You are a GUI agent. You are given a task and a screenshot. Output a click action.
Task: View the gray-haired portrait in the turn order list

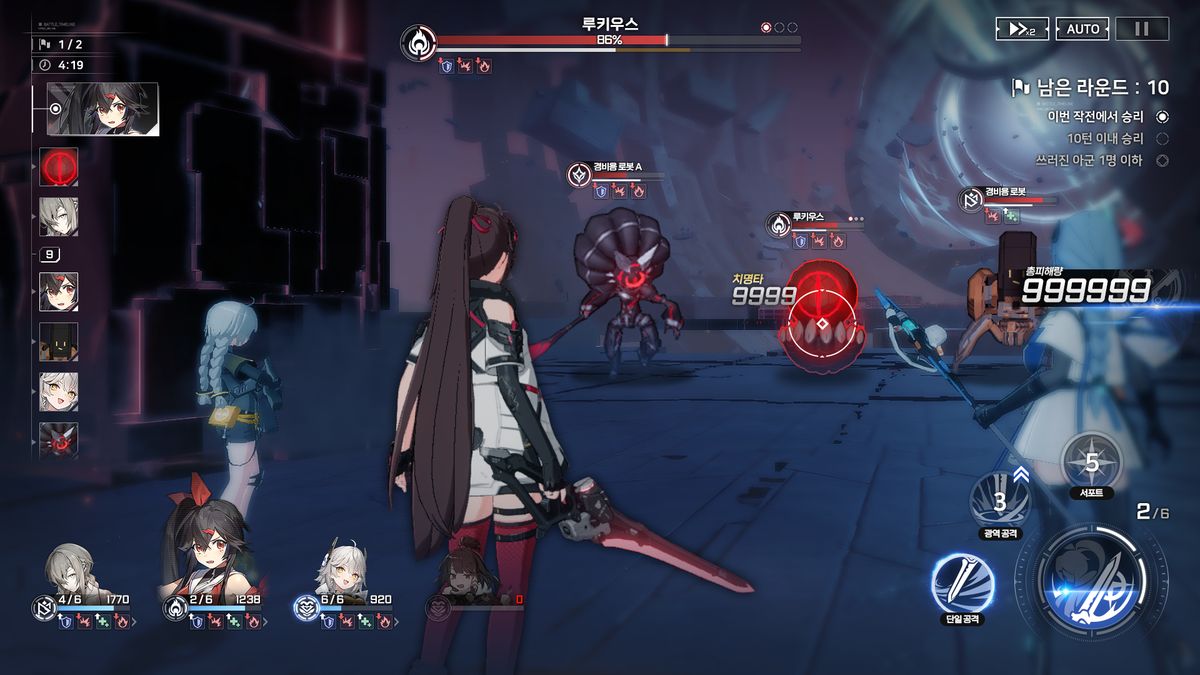point(59,216)
